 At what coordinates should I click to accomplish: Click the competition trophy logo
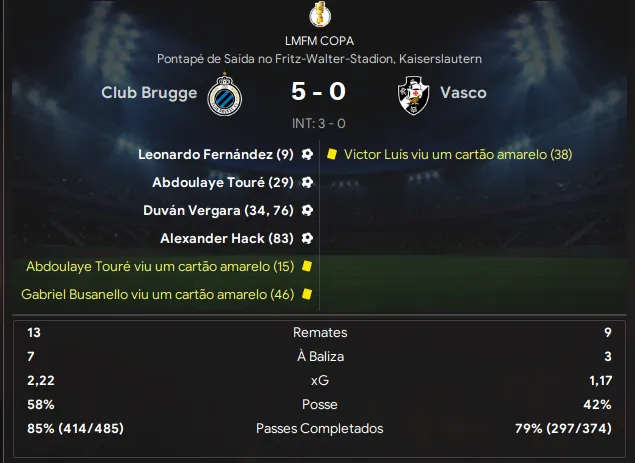click(318, 15)
